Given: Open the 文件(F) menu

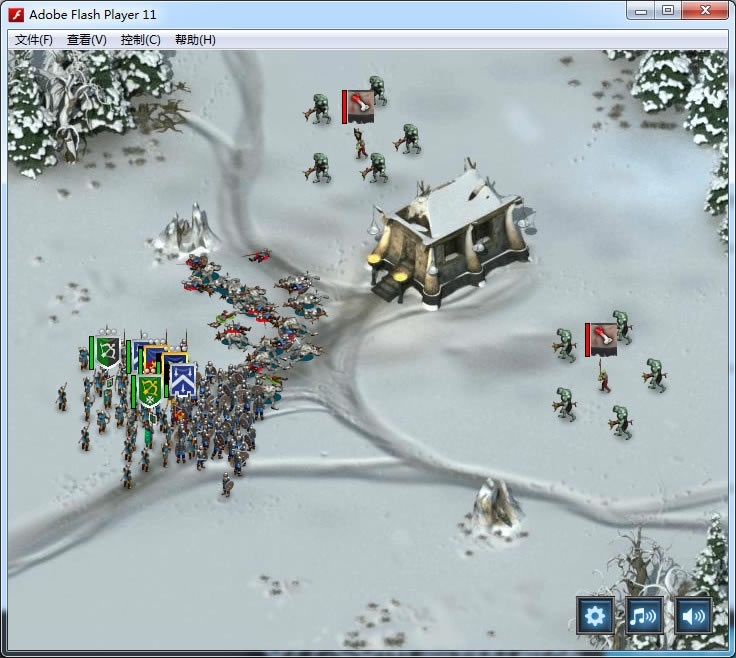Looking at the screenshot, I should [34, 40].
